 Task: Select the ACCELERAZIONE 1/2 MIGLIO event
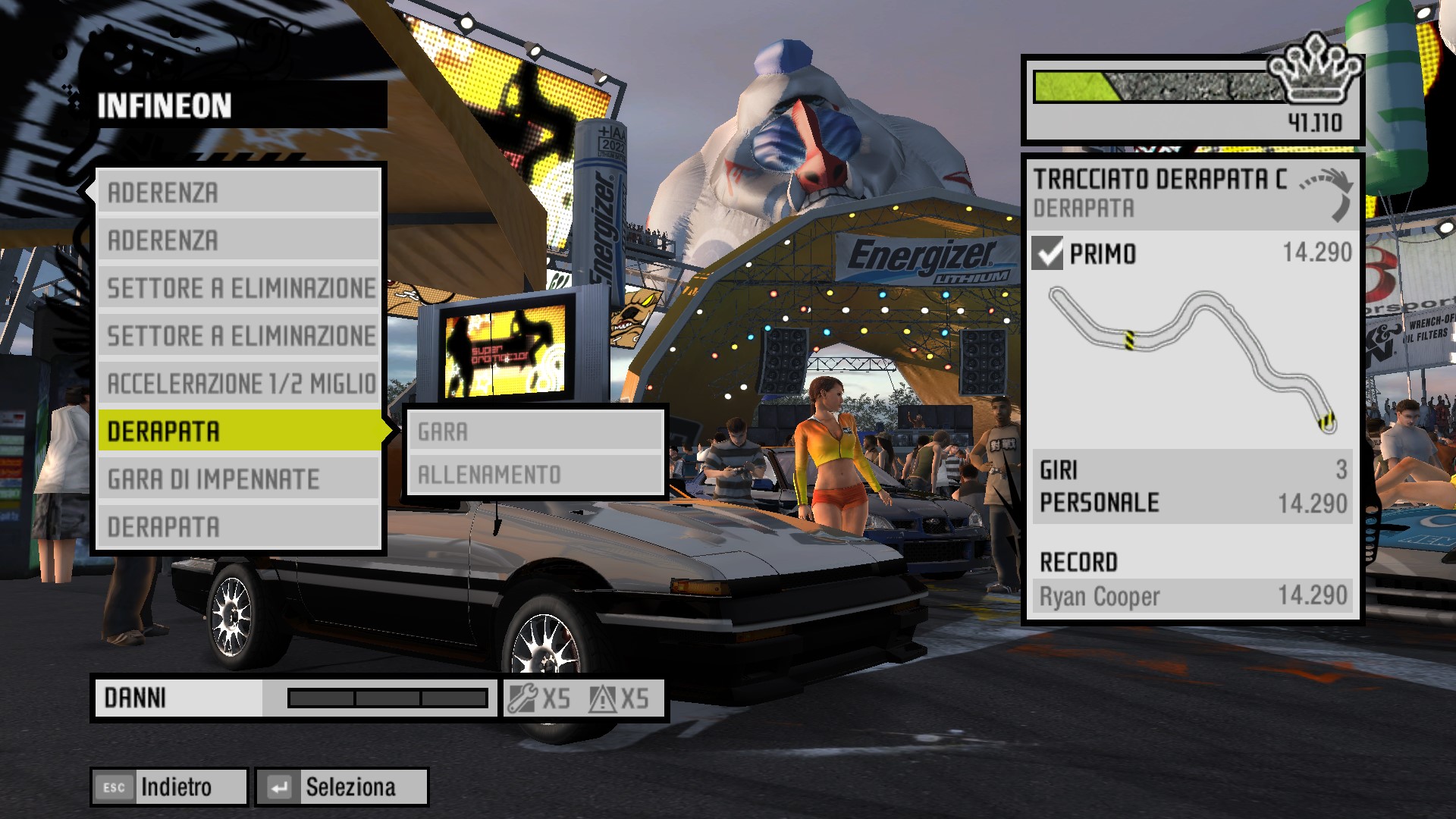239,384
